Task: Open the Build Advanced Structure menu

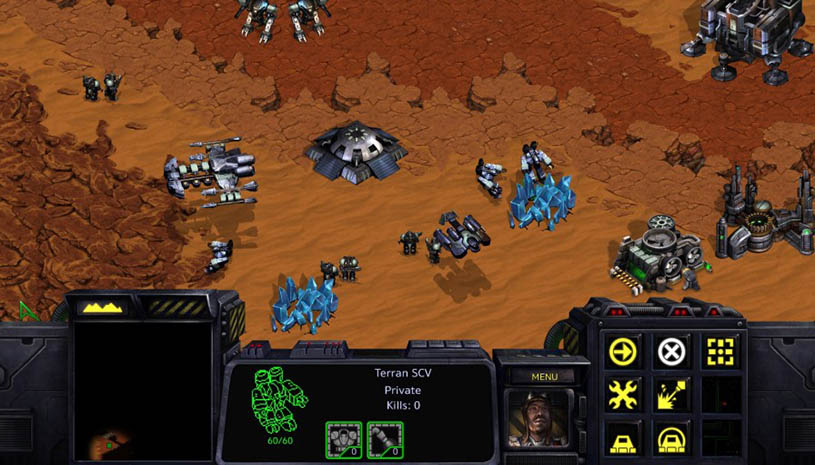Action: tap(672, 438)
